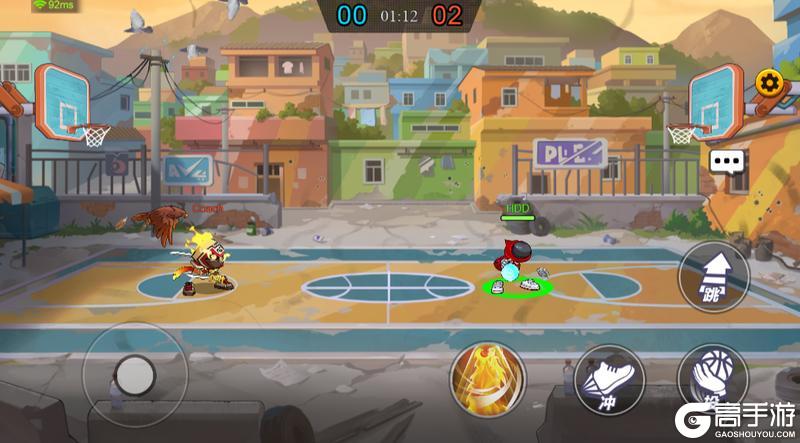Tap the jump (跳) button
This screenshot has width=800, height=443.
pos(713,276)
